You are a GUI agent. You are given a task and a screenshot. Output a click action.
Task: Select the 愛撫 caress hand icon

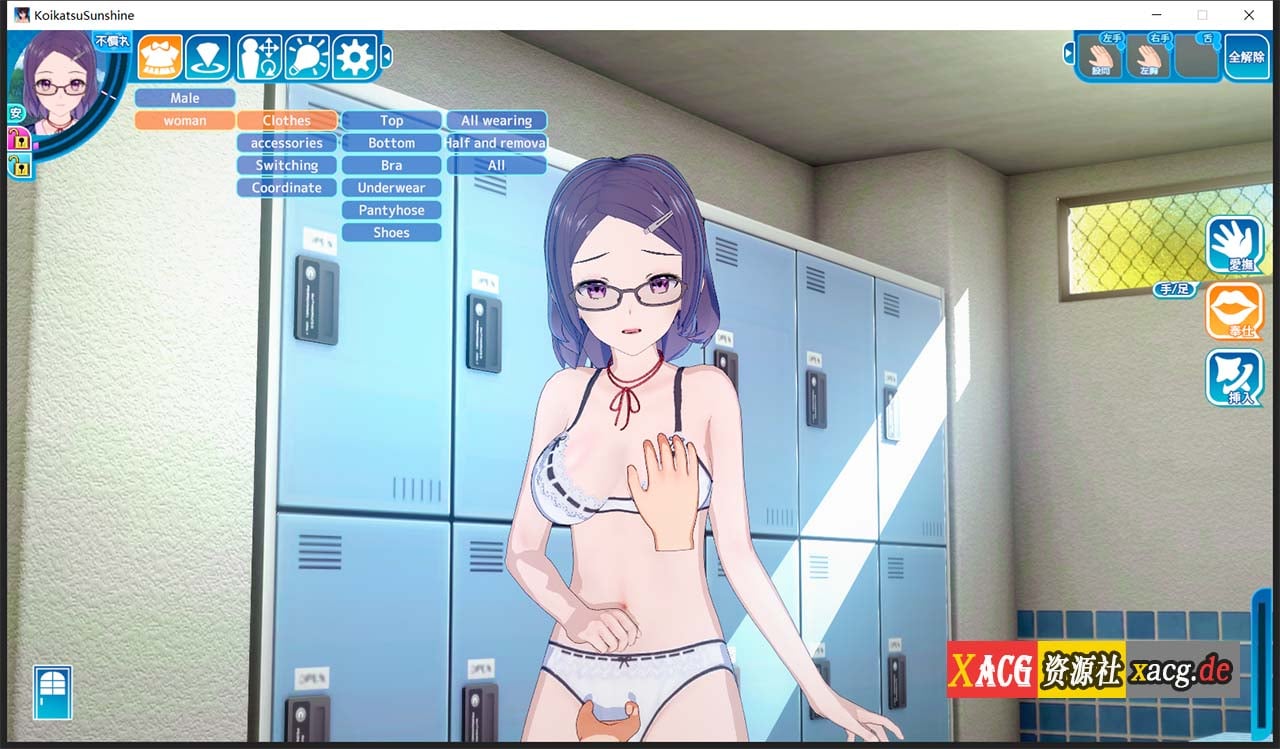click(x=1236, y=243)
